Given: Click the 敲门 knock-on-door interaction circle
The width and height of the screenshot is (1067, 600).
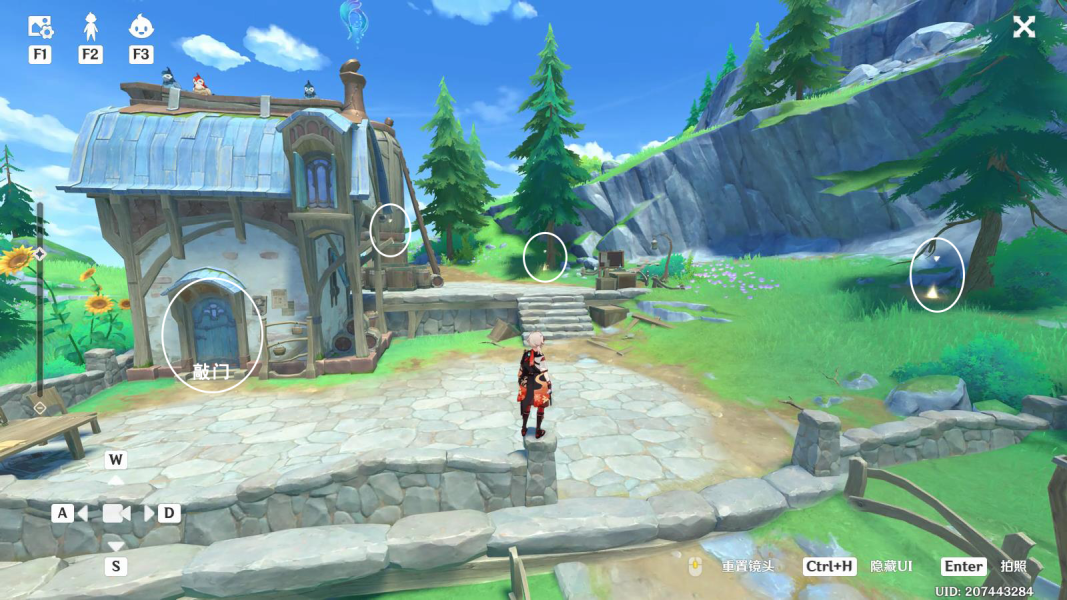Looking at the screenshot, I should 212,339.
